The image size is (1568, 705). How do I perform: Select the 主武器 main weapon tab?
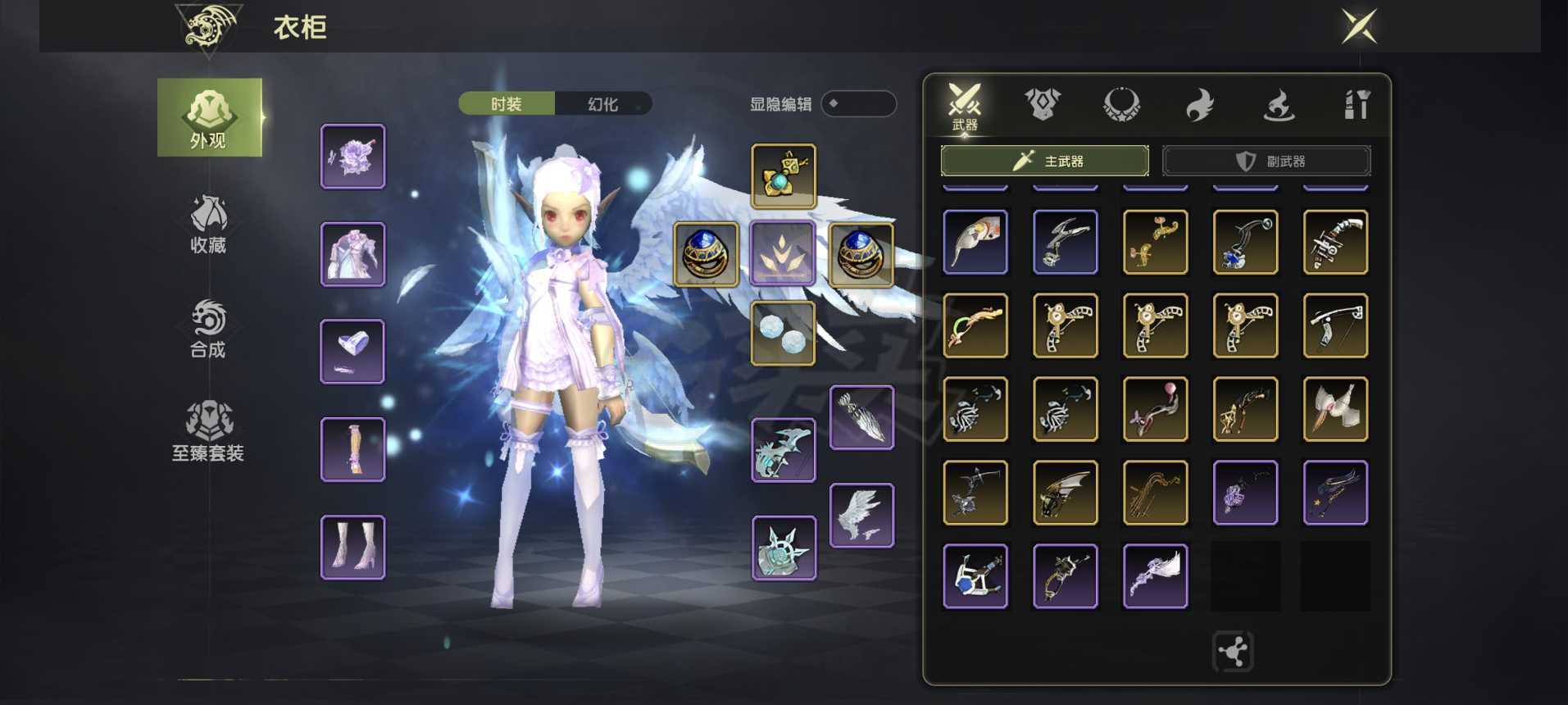coord(1044,161)
